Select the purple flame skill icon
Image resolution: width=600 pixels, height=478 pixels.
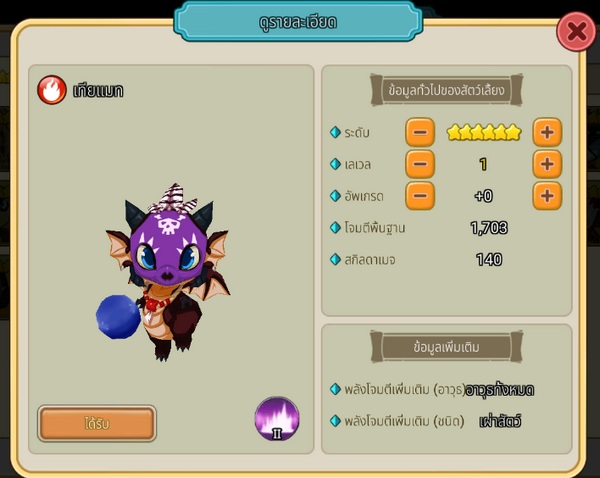tap(277, 419)
